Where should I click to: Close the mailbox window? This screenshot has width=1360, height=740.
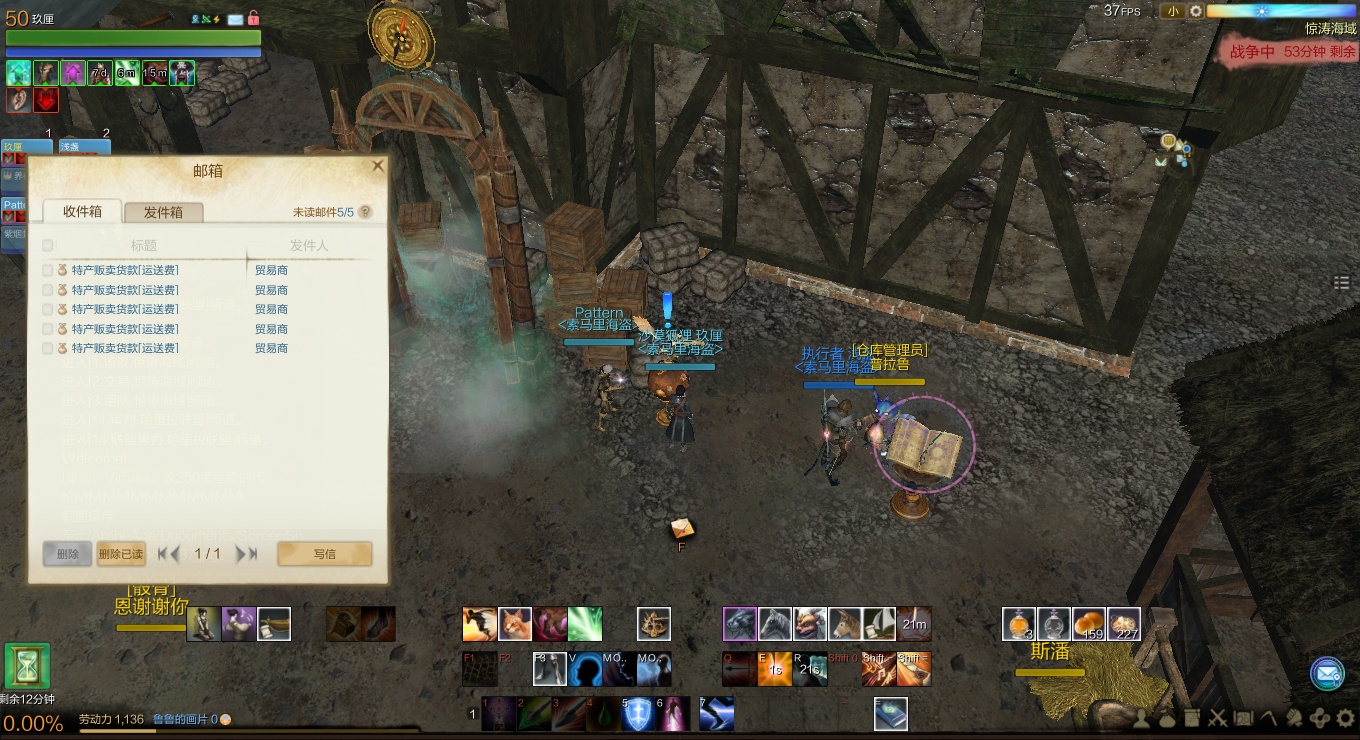(x=377, y=166)
